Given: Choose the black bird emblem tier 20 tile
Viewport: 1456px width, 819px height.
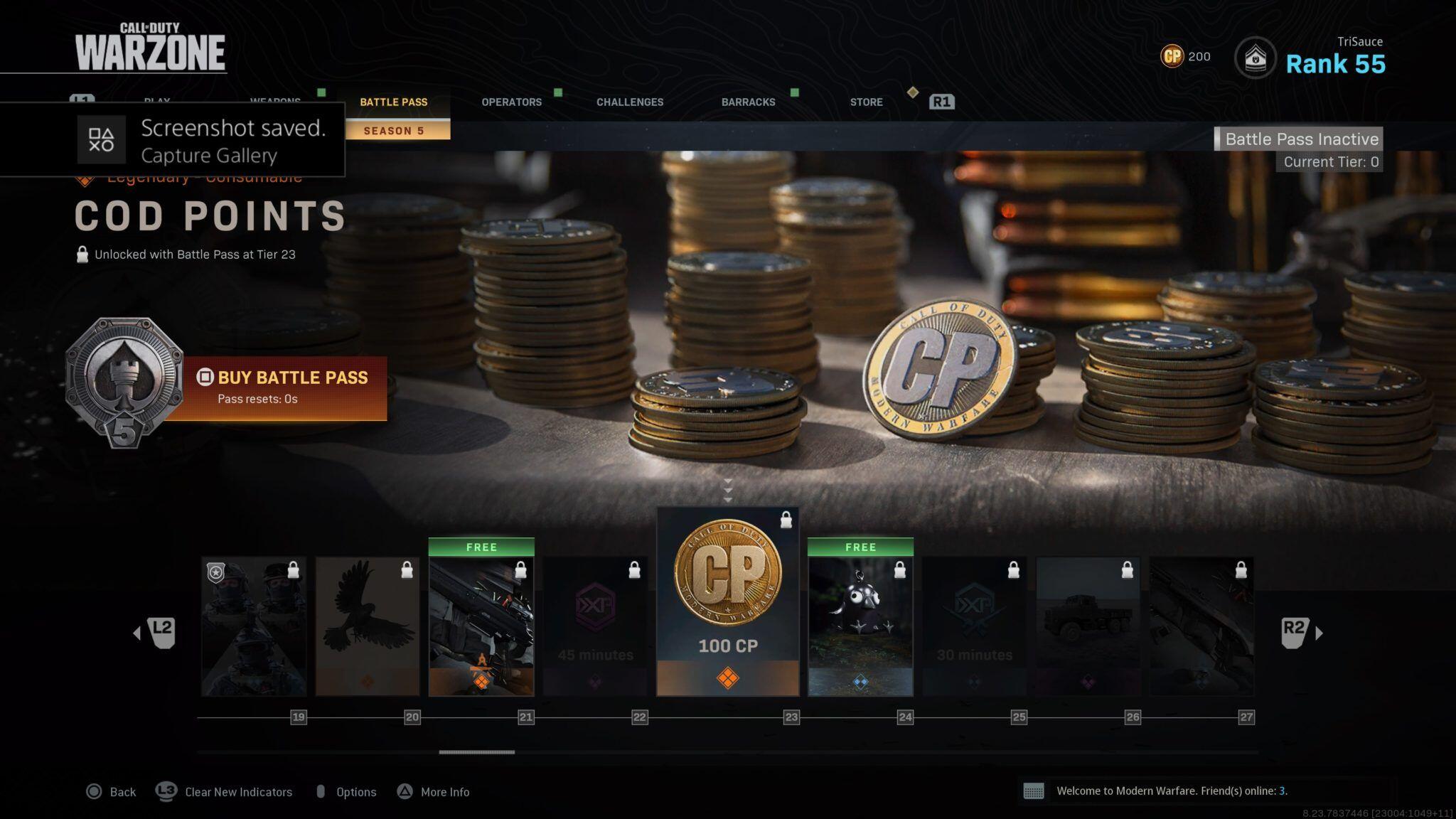Looking at the screenshot, I should tap(368, 626).
